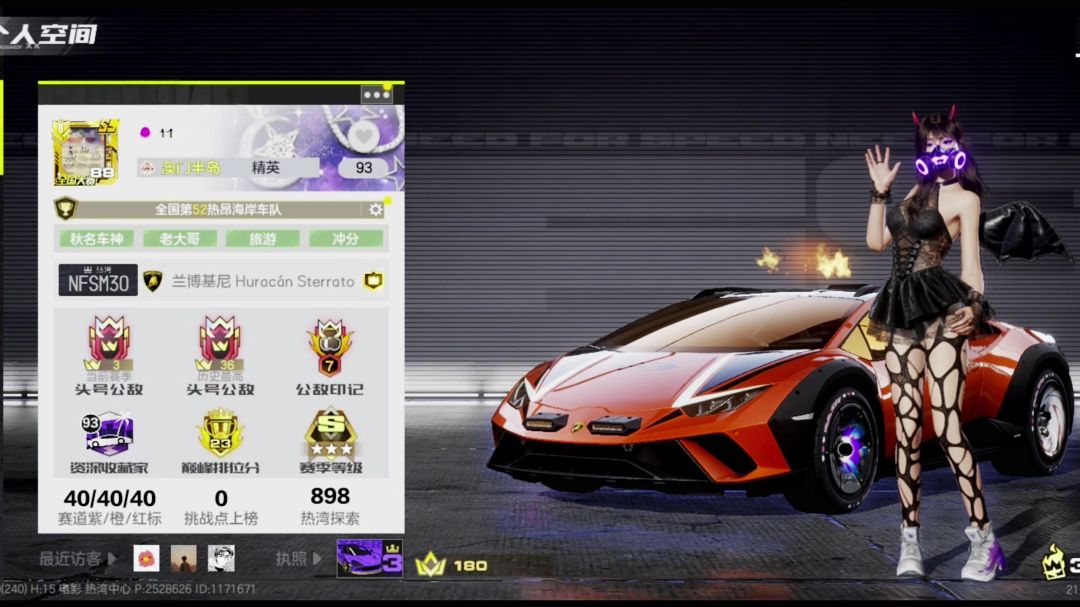The image size is (1080, 607).
Task: Click the gold-framed player avatar
Action: tap(85, 152)
